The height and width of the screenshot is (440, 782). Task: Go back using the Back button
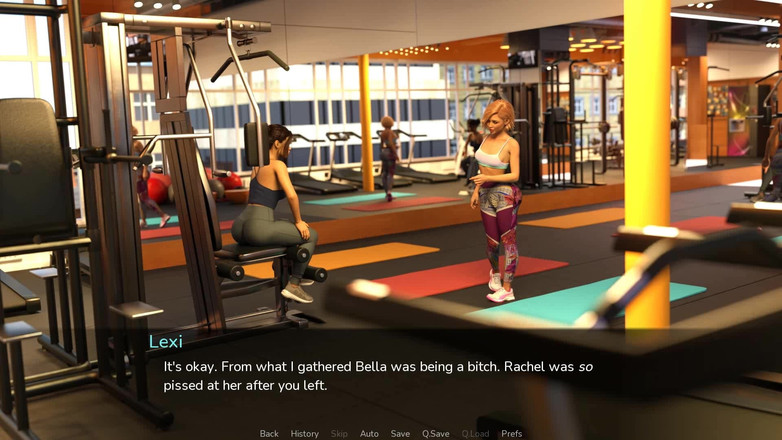pyautogui.click(x=269, y=434)
